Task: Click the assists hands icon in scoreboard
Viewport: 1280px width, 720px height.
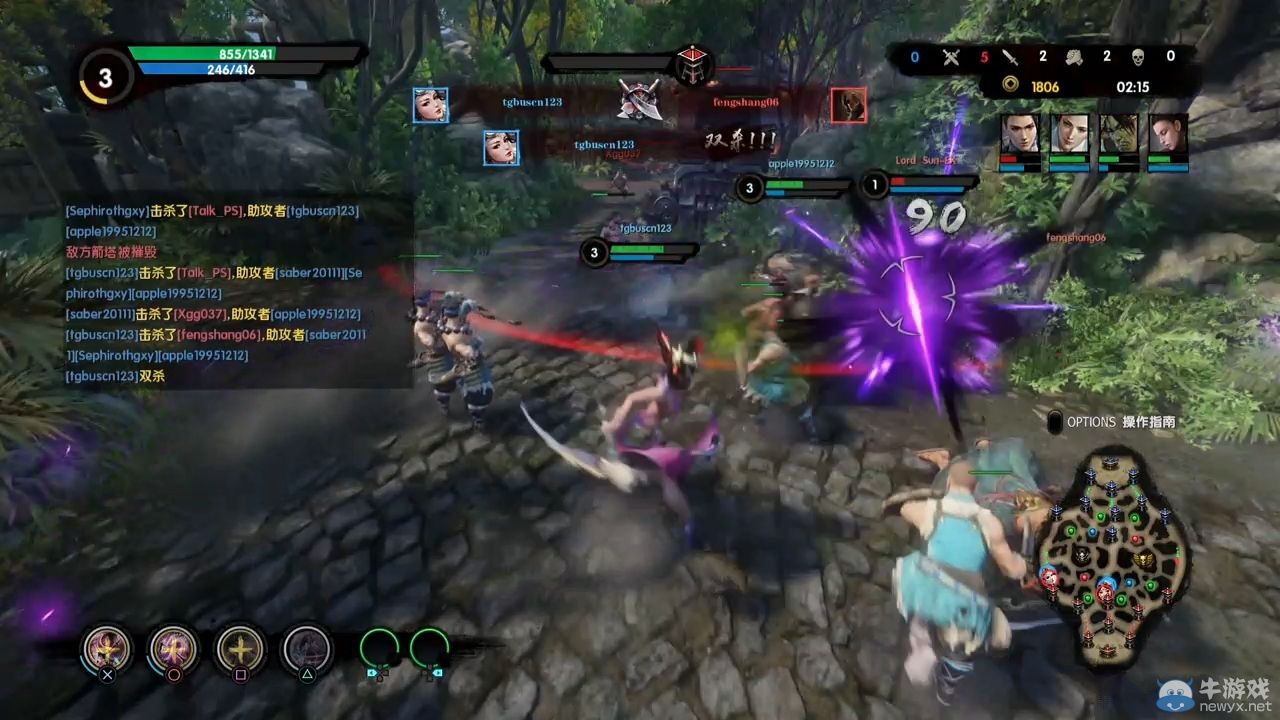Action: coord(1073,57)
